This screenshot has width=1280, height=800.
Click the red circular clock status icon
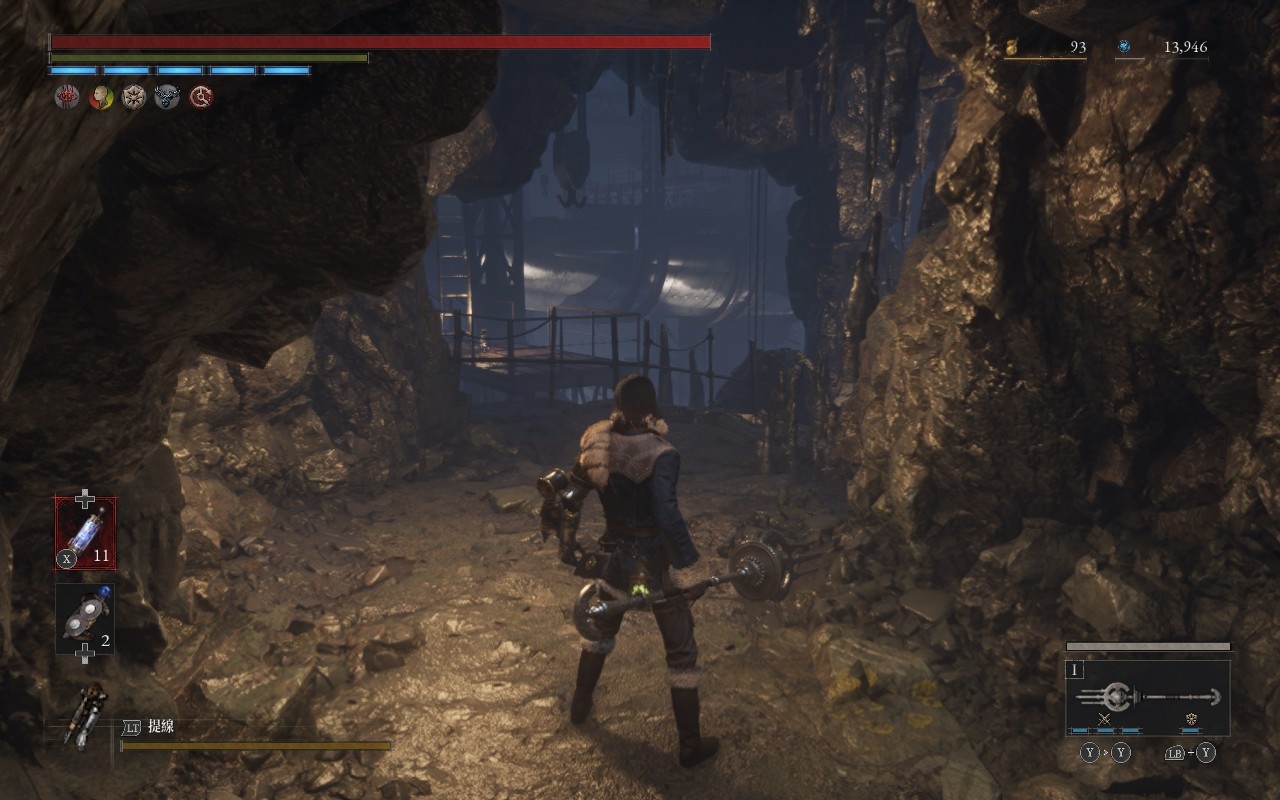pos(201,97)
